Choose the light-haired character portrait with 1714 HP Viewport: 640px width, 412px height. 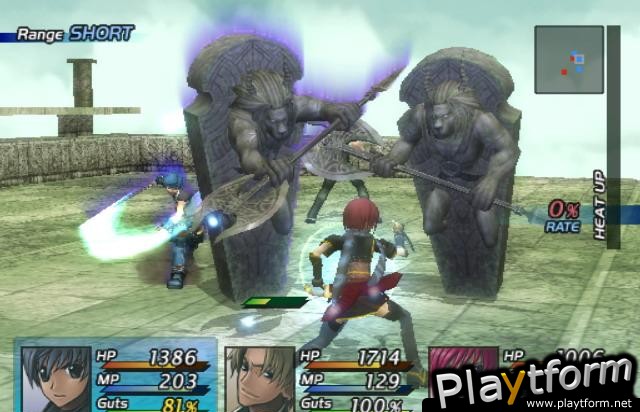pyautogui.click(x=259, y=379)
